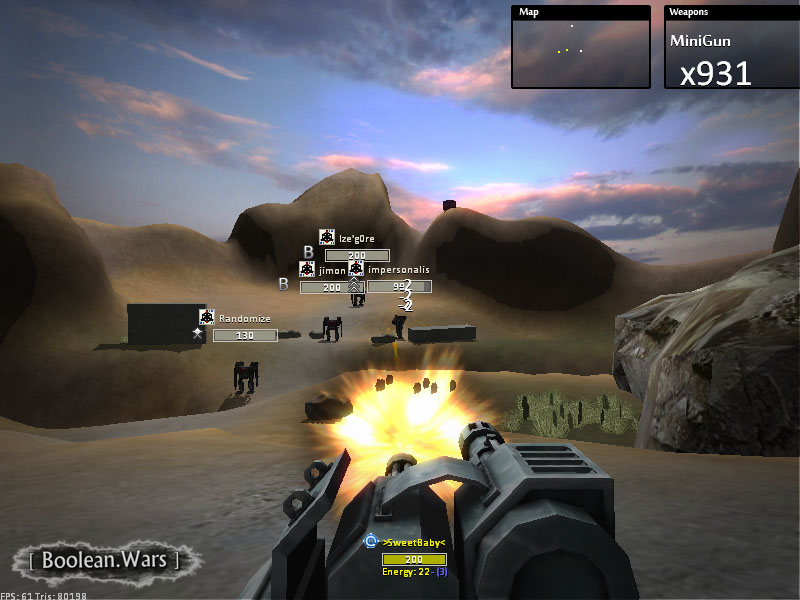Select the Ize'gOre player name tag
This screenshot has height=600, width=800.
pos(356,237)
